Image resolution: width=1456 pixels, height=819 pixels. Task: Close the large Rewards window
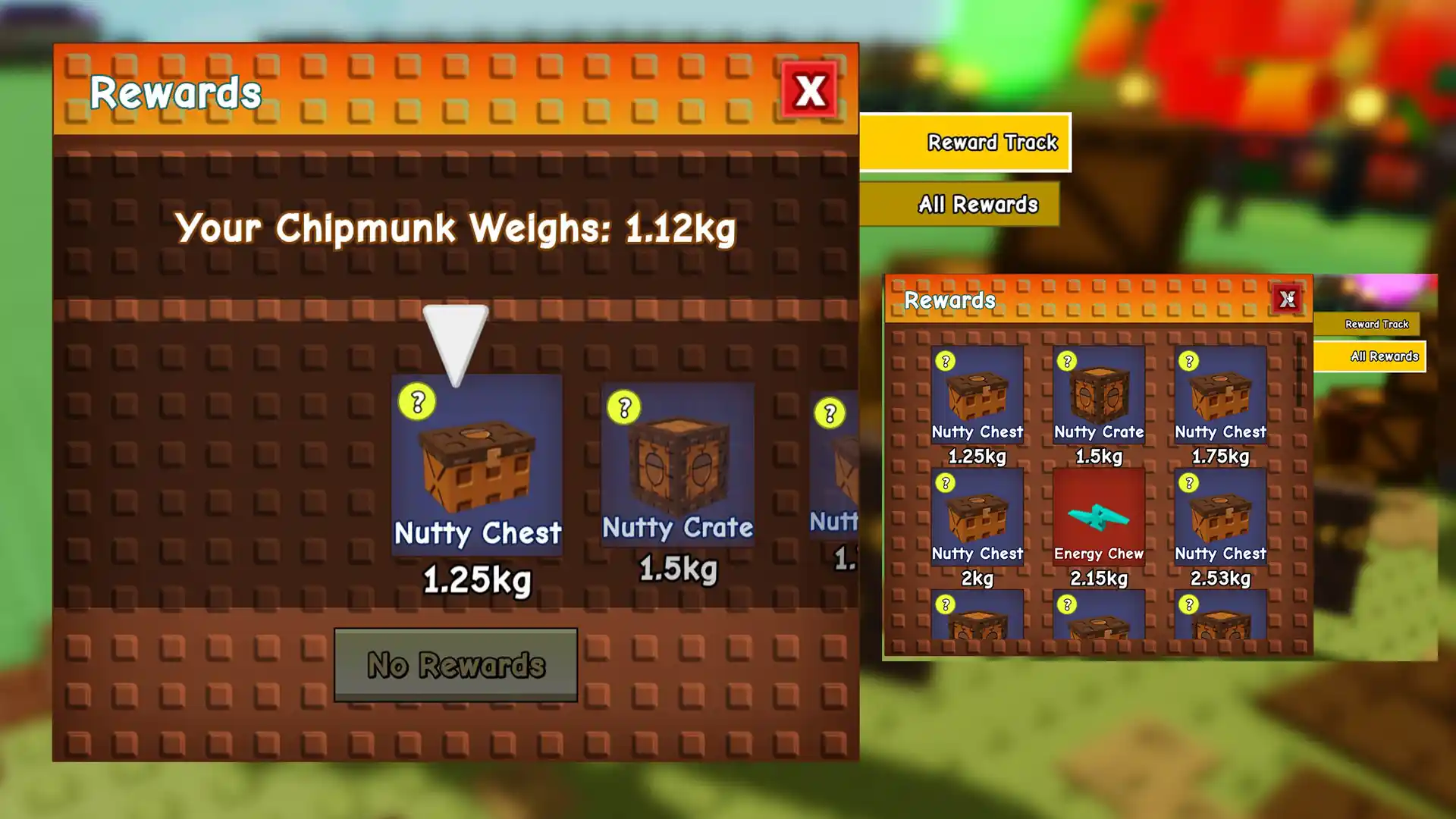pyautogui.click(x=809, y=90)
